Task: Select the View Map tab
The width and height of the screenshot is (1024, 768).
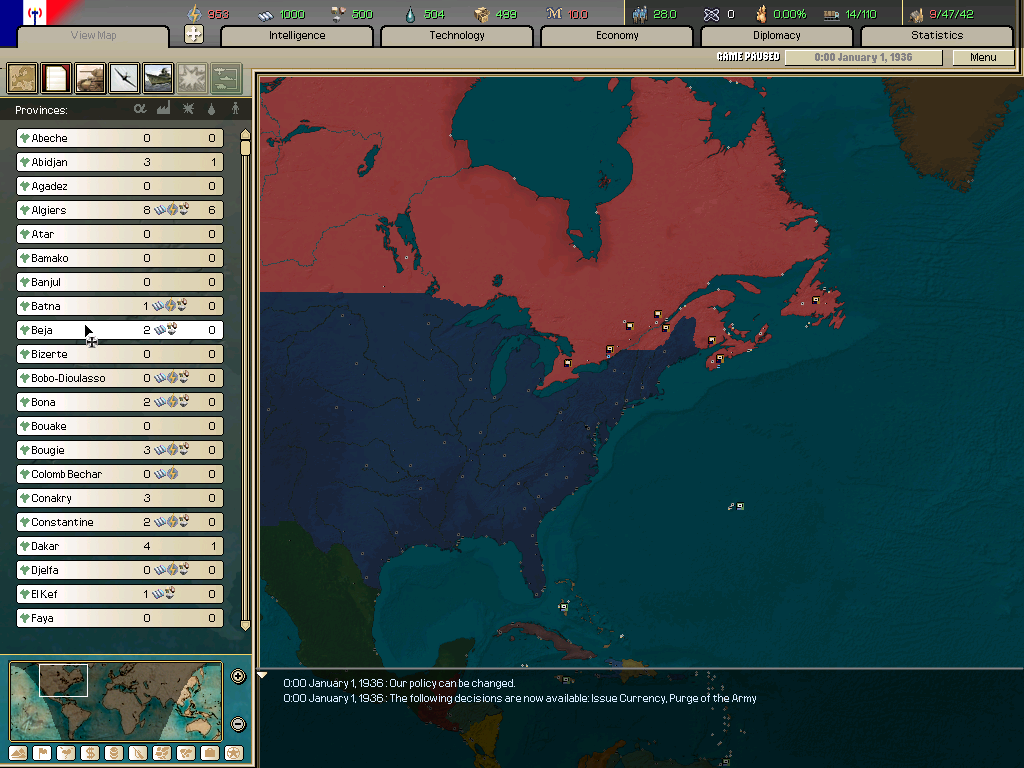Action: pyautogui.click(x=94, y=36)
